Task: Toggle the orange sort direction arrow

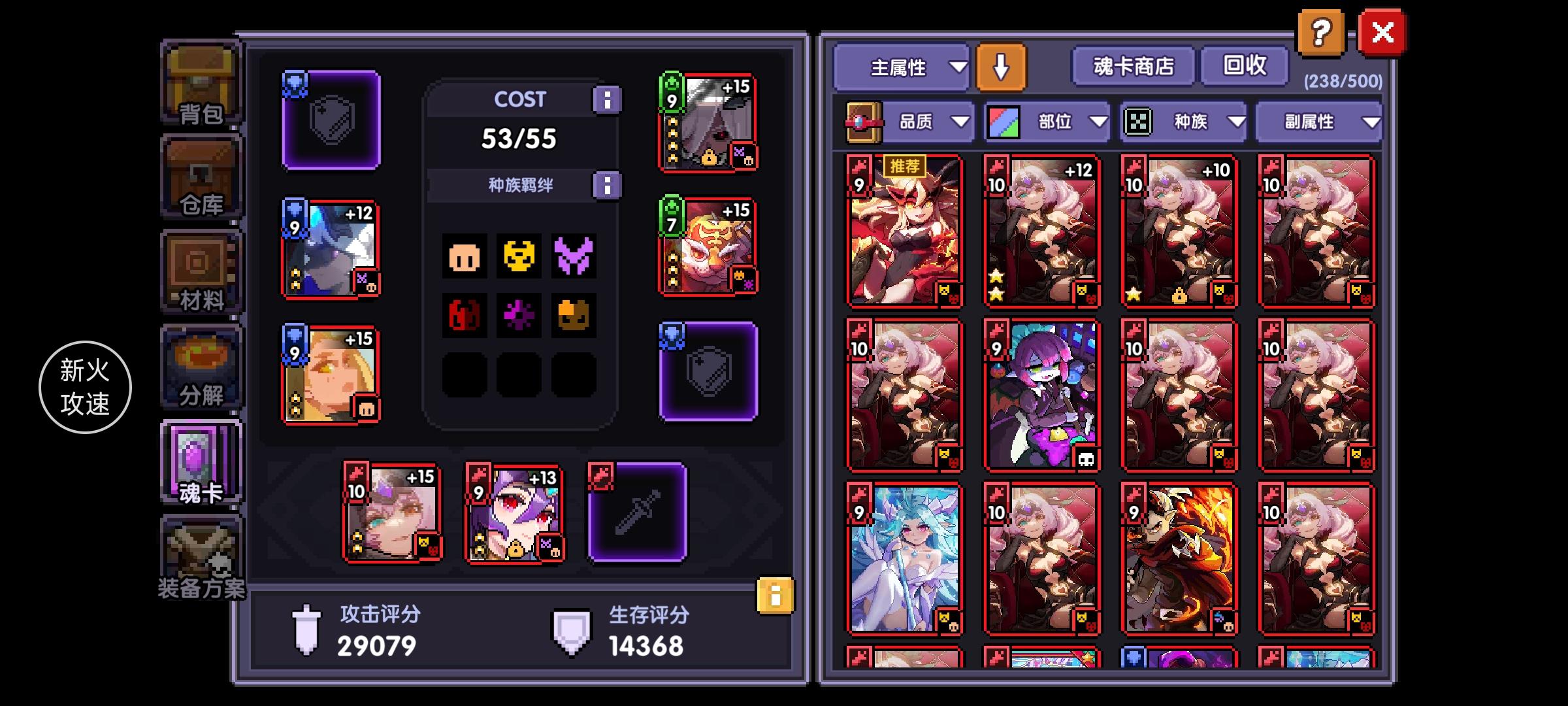Action: tap(1000, 67)
